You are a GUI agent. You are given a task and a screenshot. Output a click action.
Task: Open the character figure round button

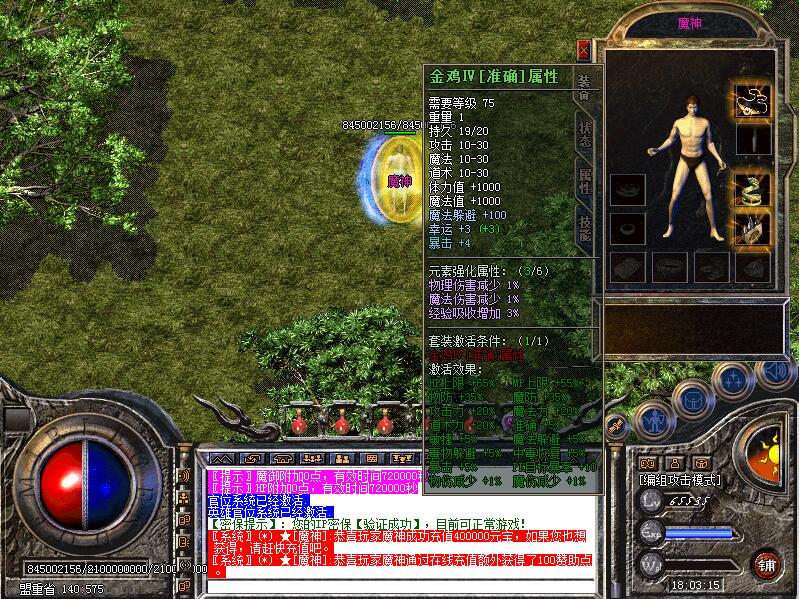click(x=653, y=420)
